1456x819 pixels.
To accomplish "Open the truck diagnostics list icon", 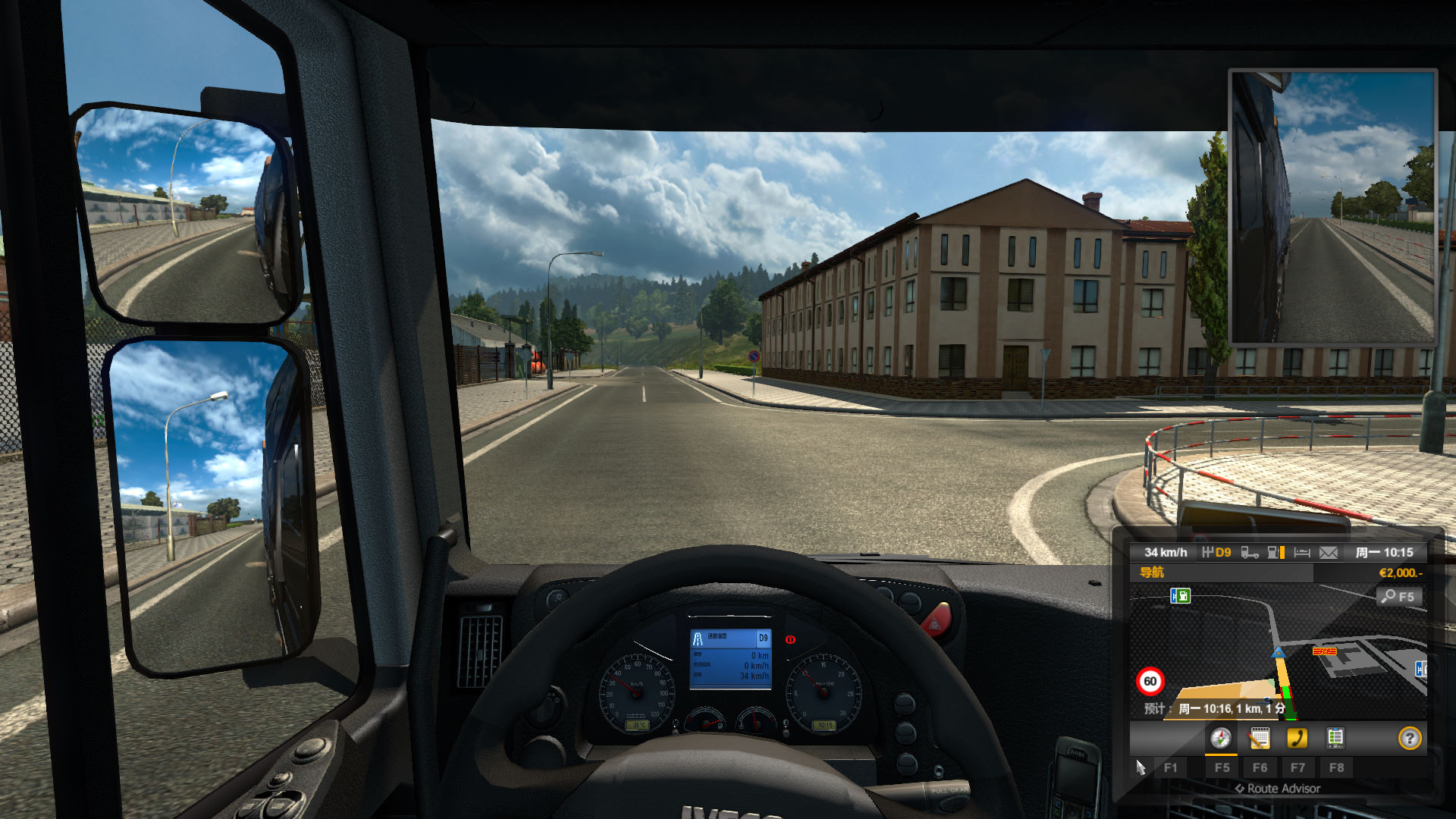I will (1335, 738).
